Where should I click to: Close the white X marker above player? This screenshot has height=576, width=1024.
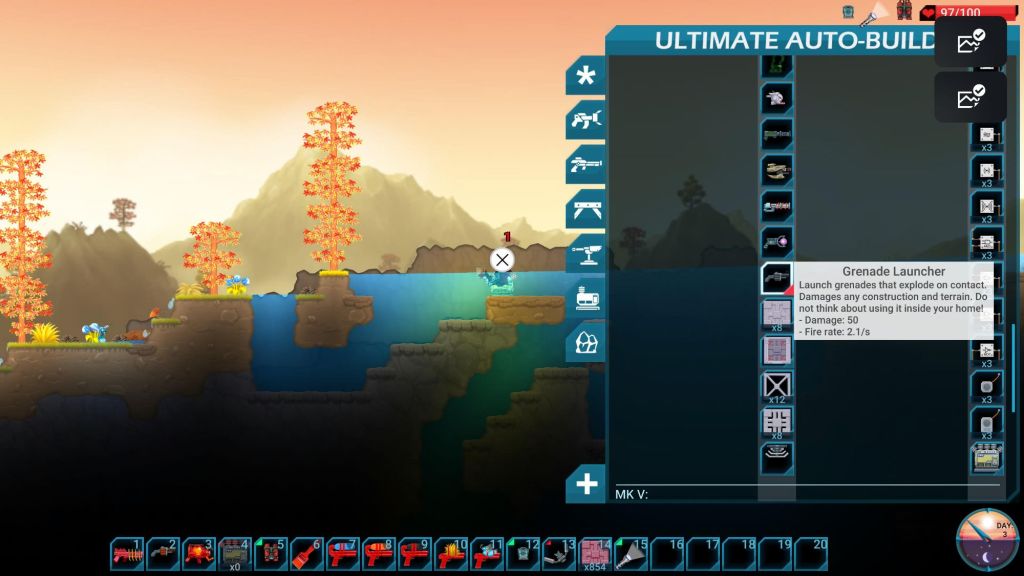[x=502, y=261]
